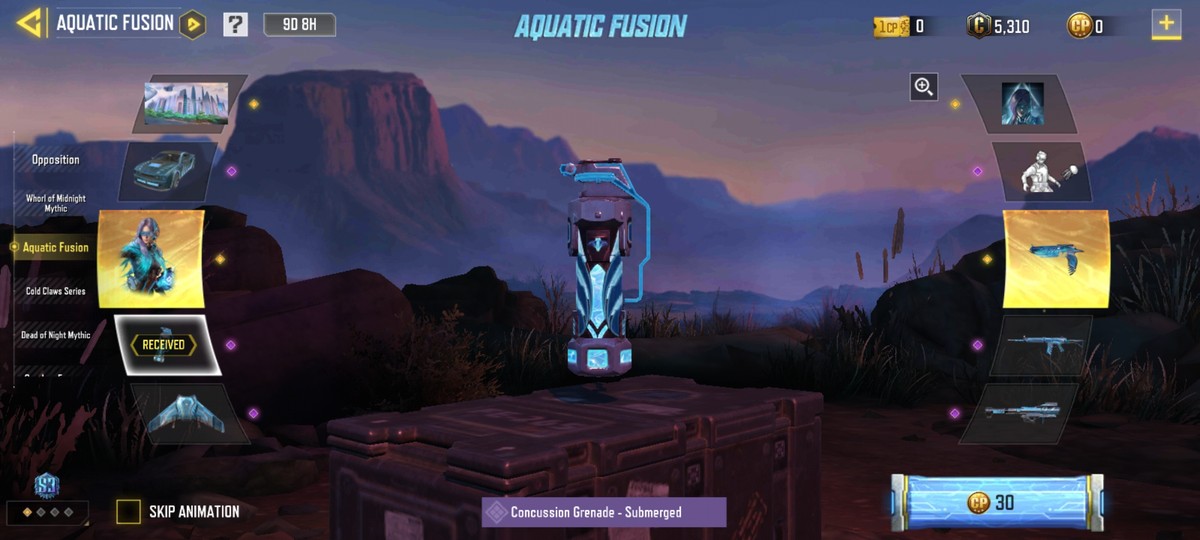View the wingsuit reward thumbnail
Image resolution: width=1200 pixels, height=540 pixels.
pyautogui.click(x=187, y=413)
